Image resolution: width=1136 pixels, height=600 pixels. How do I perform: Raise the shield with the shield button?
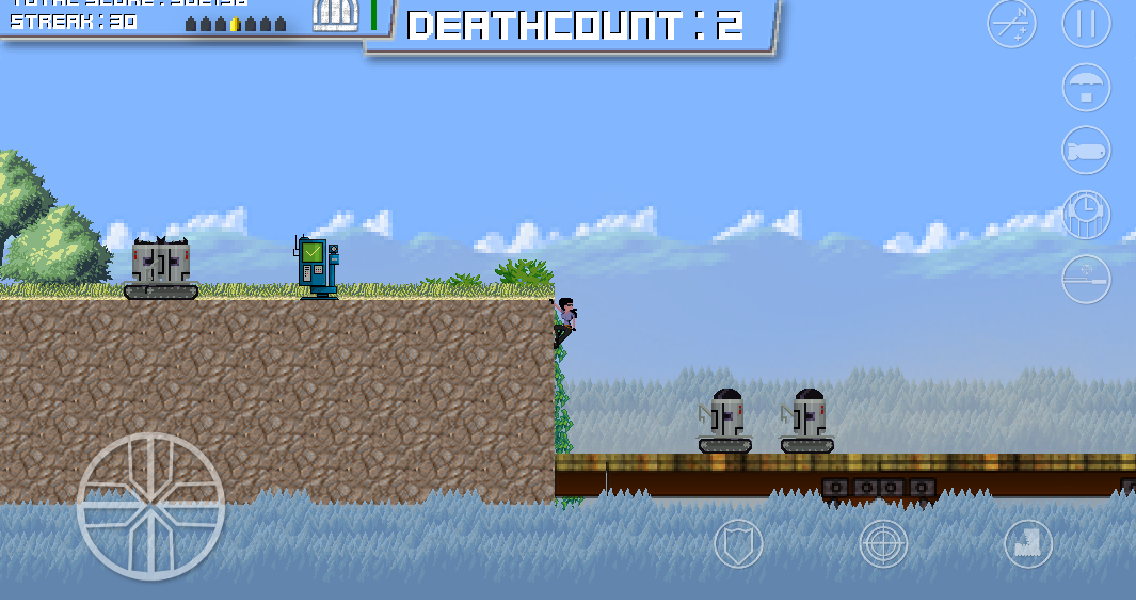(x=739, y=545)
